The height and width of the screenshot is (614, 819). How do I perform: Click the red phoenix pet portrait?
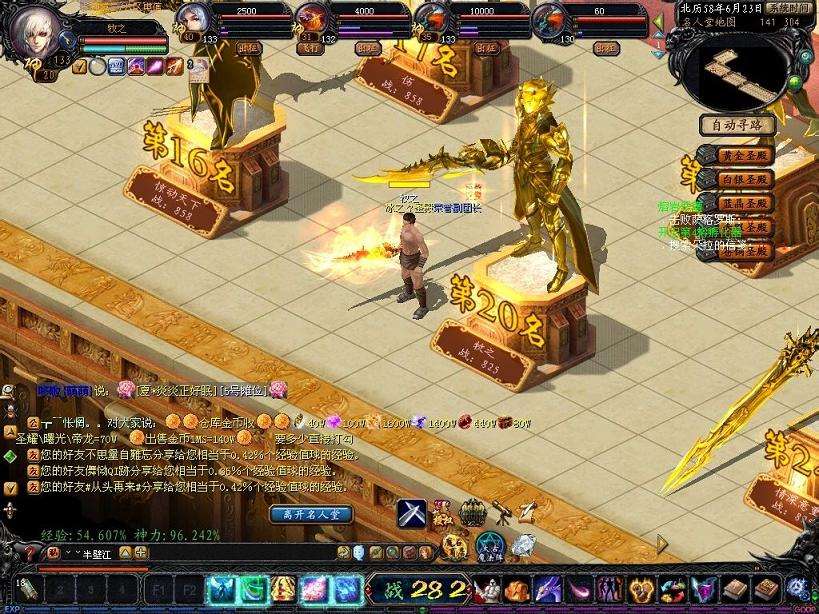click(x=309, y=19)
